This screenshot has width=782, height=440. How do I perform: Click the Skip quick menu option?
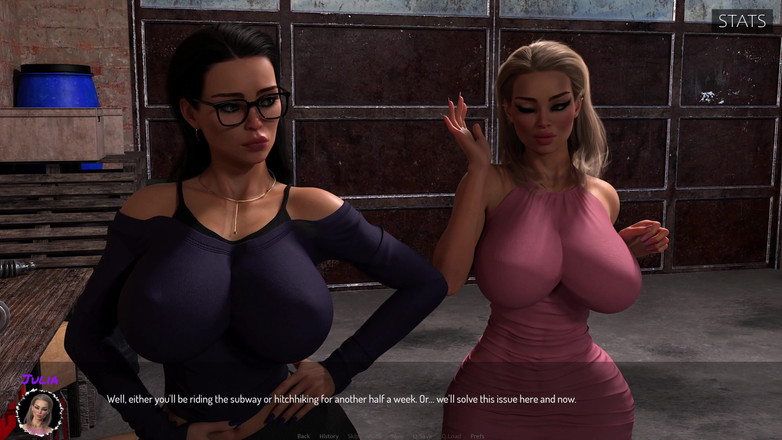(352, 436)
